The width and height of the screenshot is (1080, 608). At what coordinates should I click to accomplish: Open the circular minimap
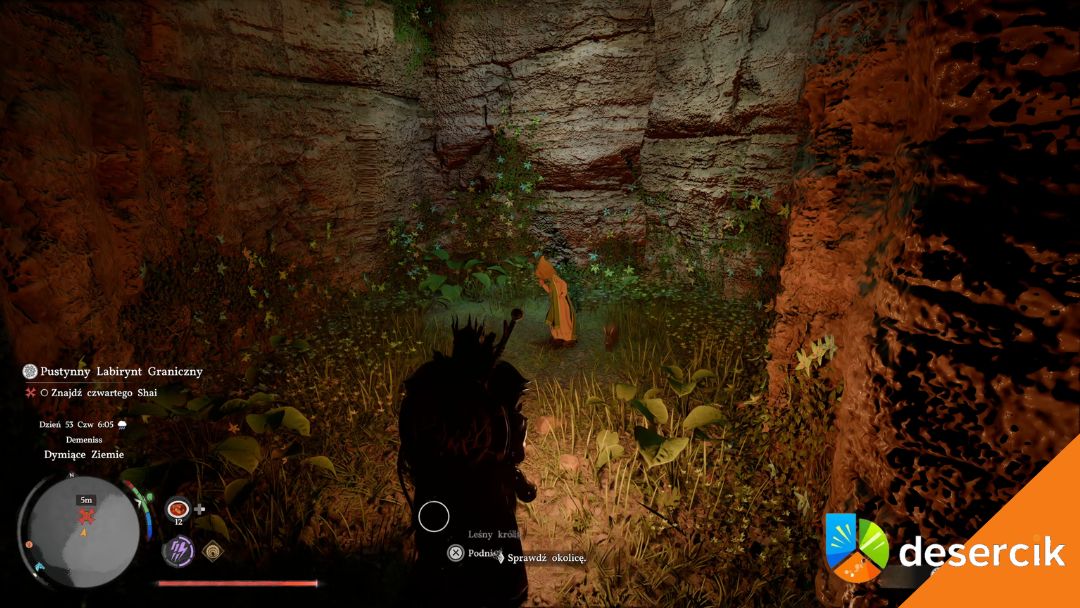coord(79,531)
